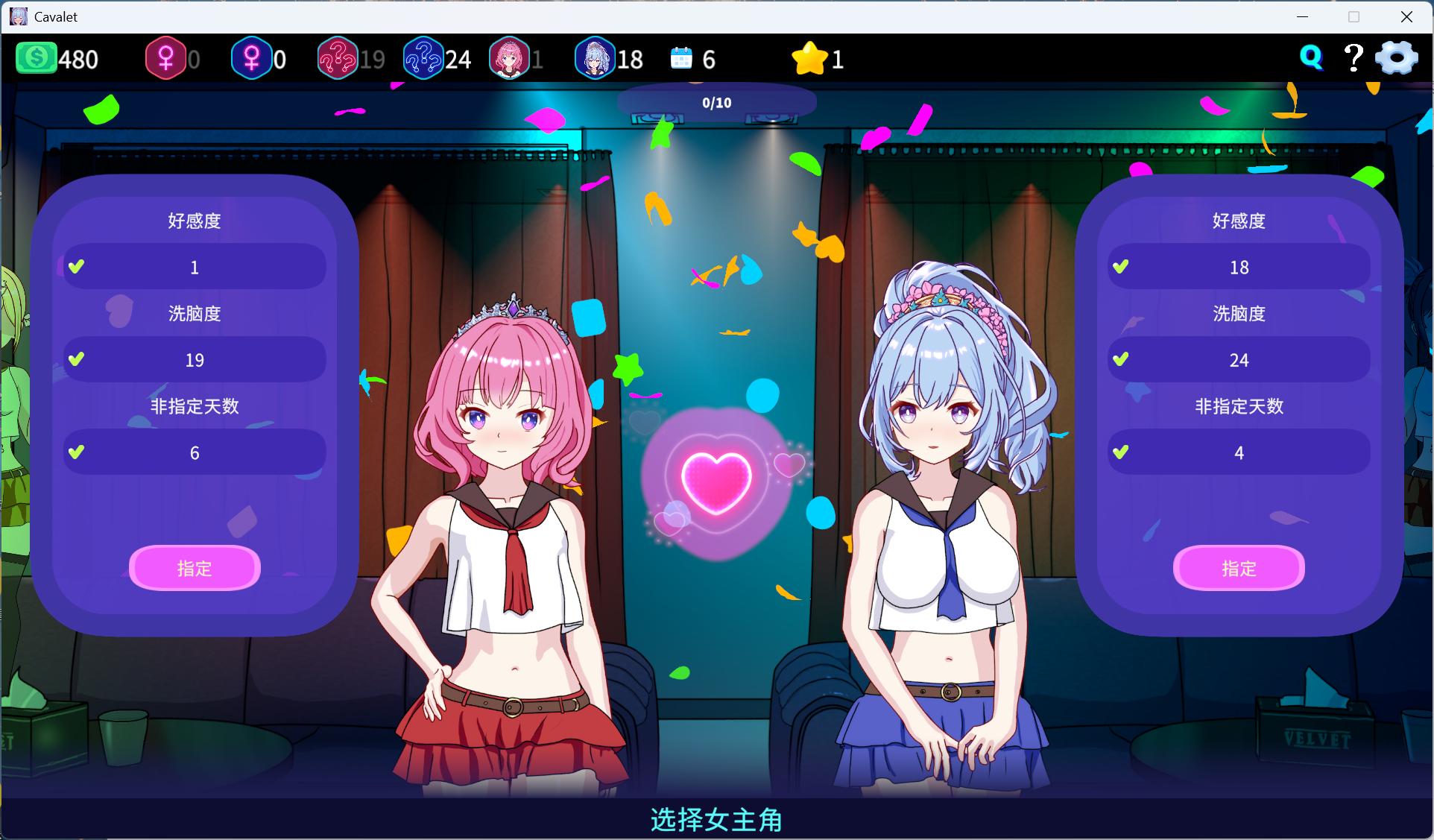
Task: Open the blue-haired girl portrait icon
Action: tap(594, 57)
